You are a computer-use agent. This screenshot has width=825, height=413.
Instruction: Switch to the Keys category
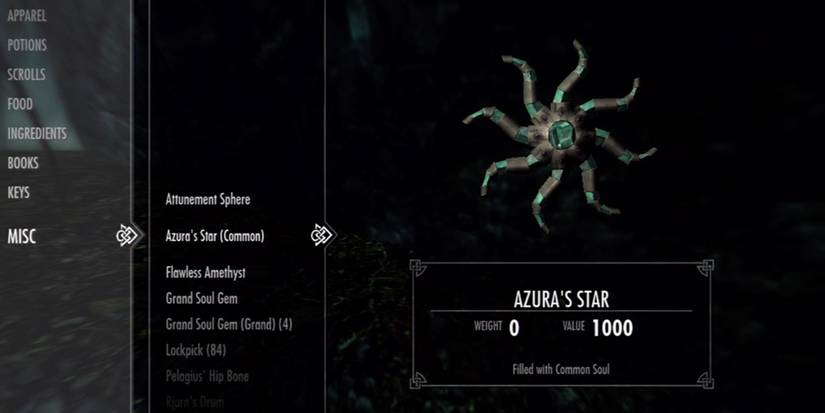click(20, 192)
